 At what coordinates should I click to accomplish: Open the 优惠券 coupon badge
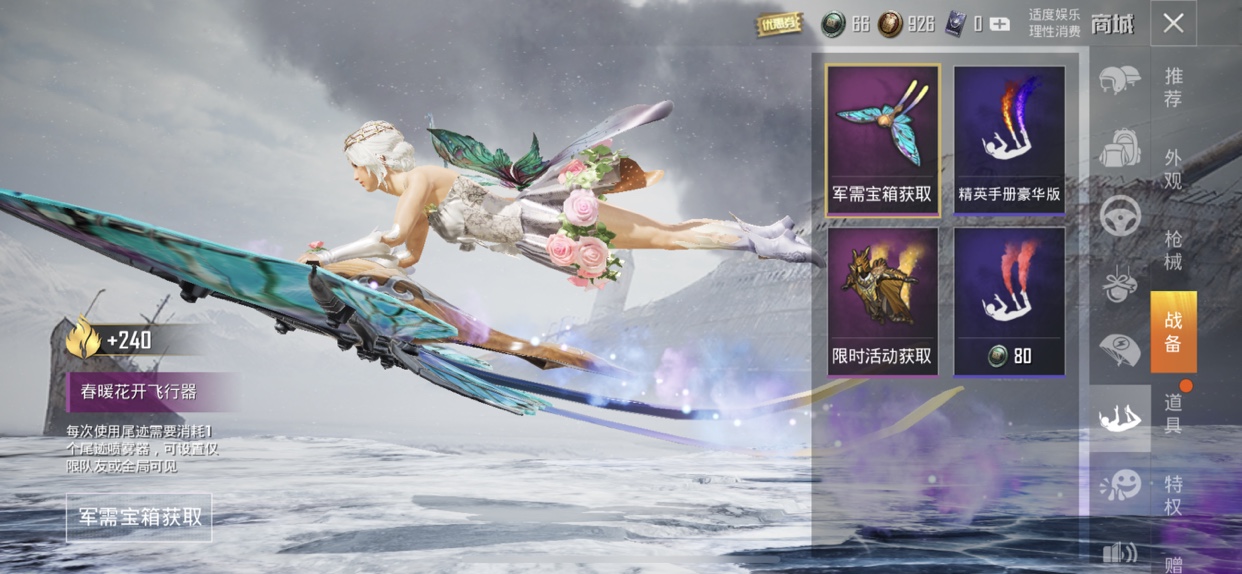click(x=779, y=24)
